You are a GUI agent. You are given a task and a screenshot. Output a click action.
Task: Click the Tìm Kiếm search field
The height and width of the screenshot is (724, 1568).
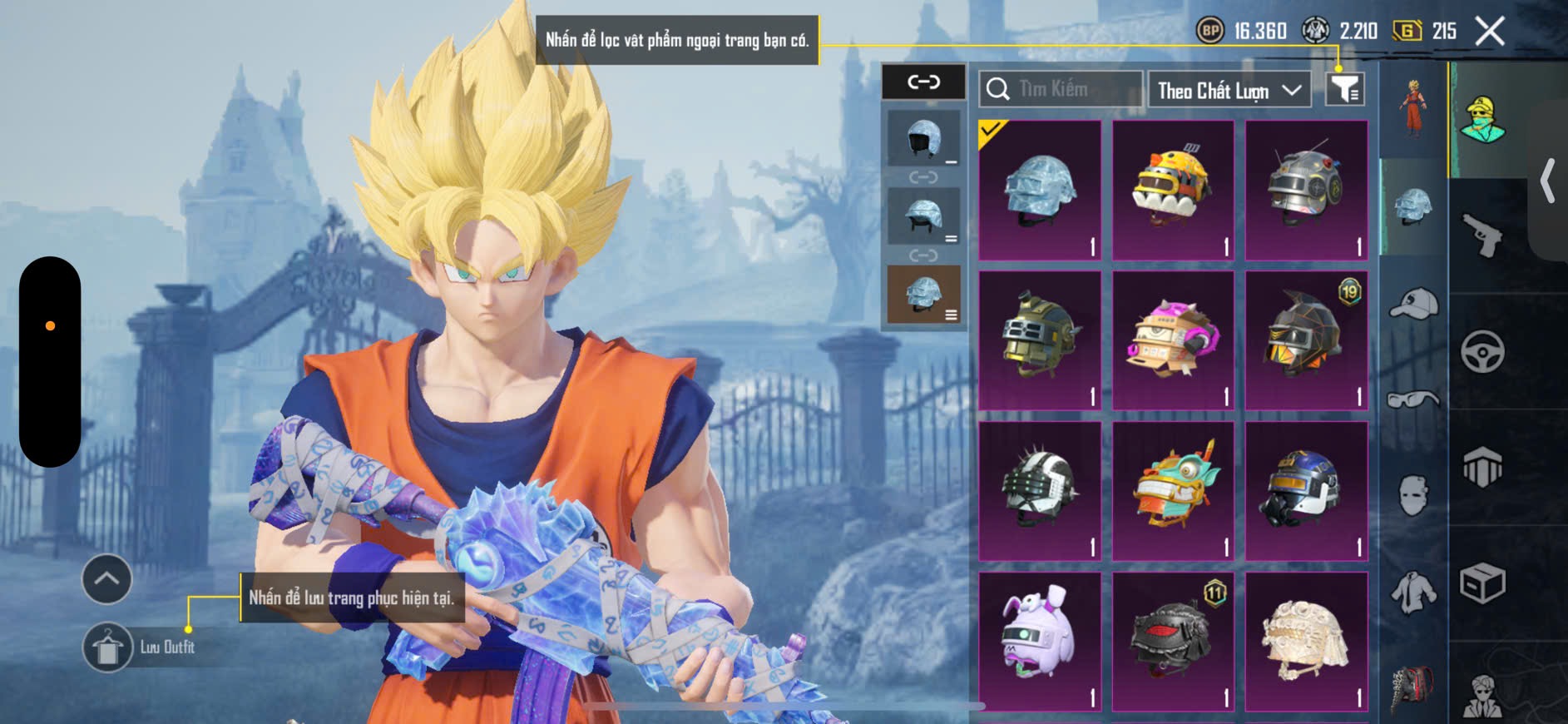pos(1061,89)
